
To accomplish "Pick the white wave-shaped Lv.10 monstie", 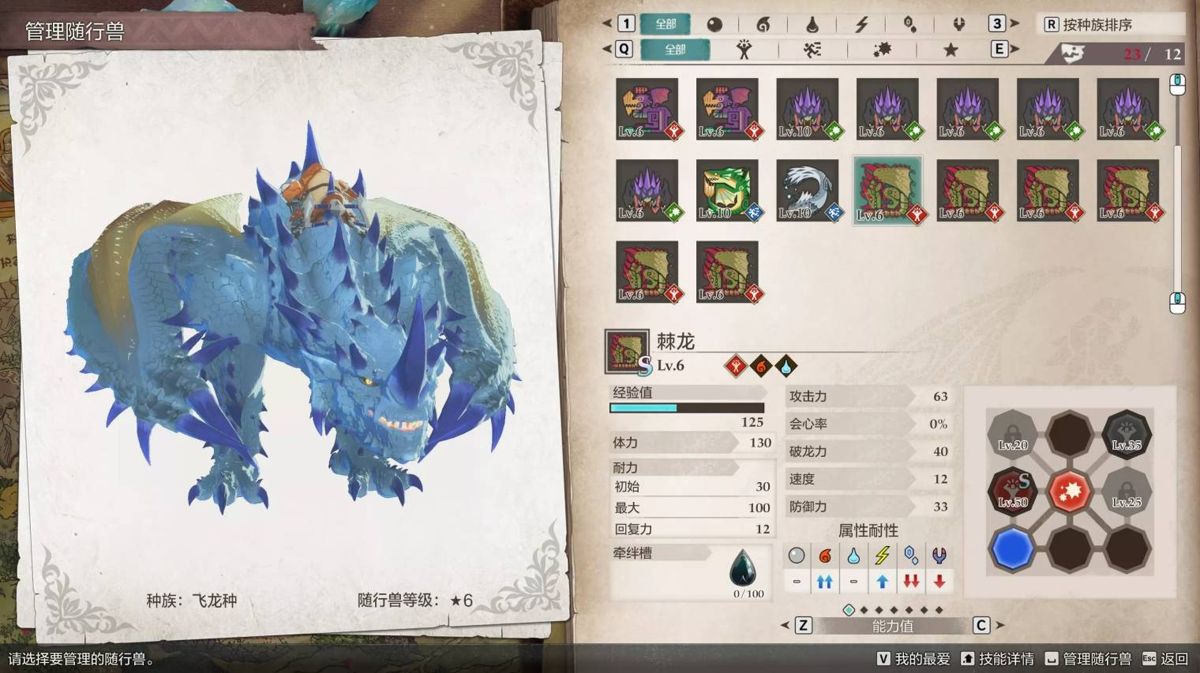I will 807,190.
